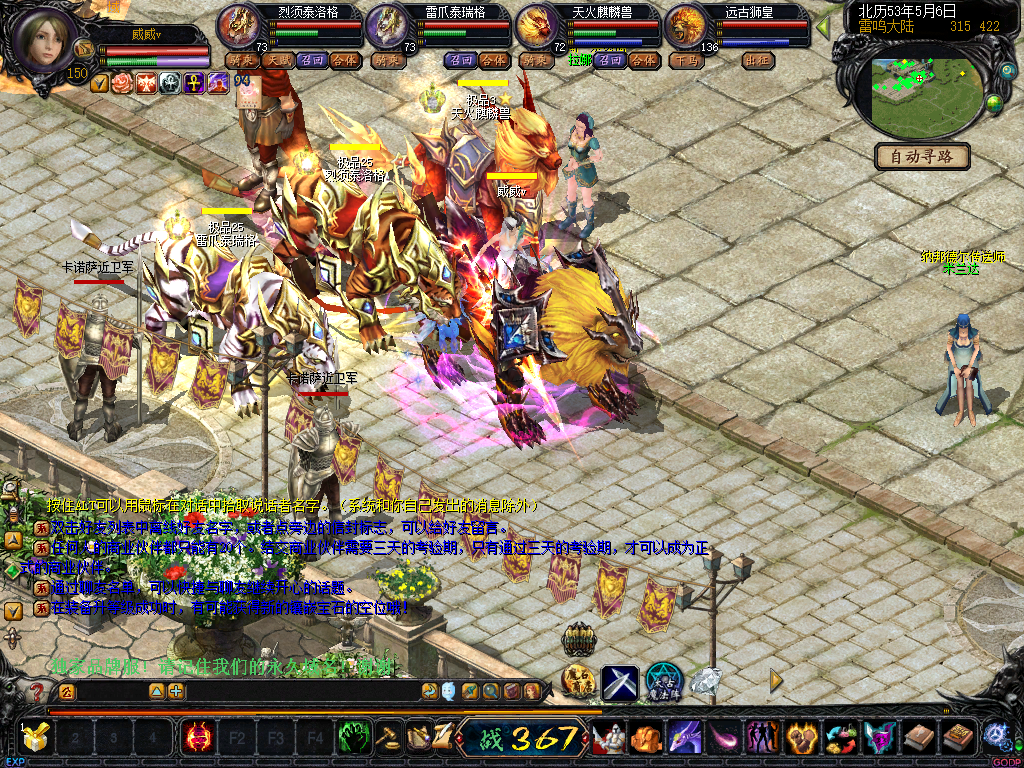Open the purple dragon pet menu icon
Image resolution: width=1024 pixels, height=768 pixels.
[x=684, y=738]
